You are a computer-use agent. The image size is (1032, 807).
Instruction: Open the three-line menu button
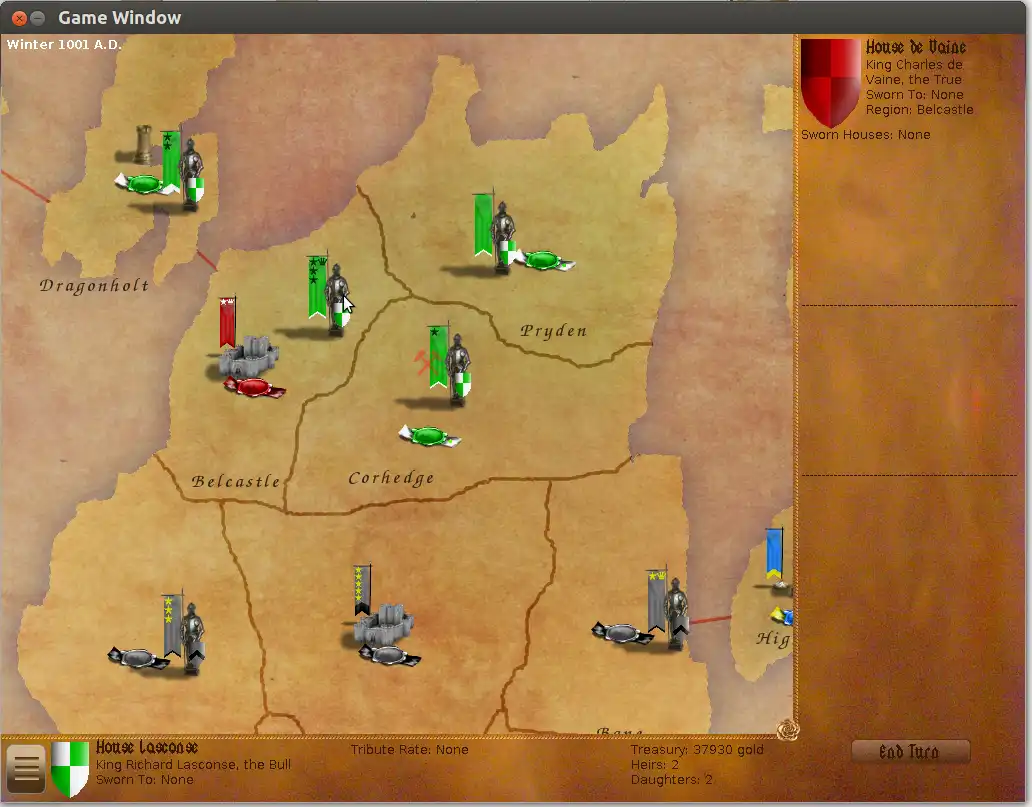(x=25, y=769)
